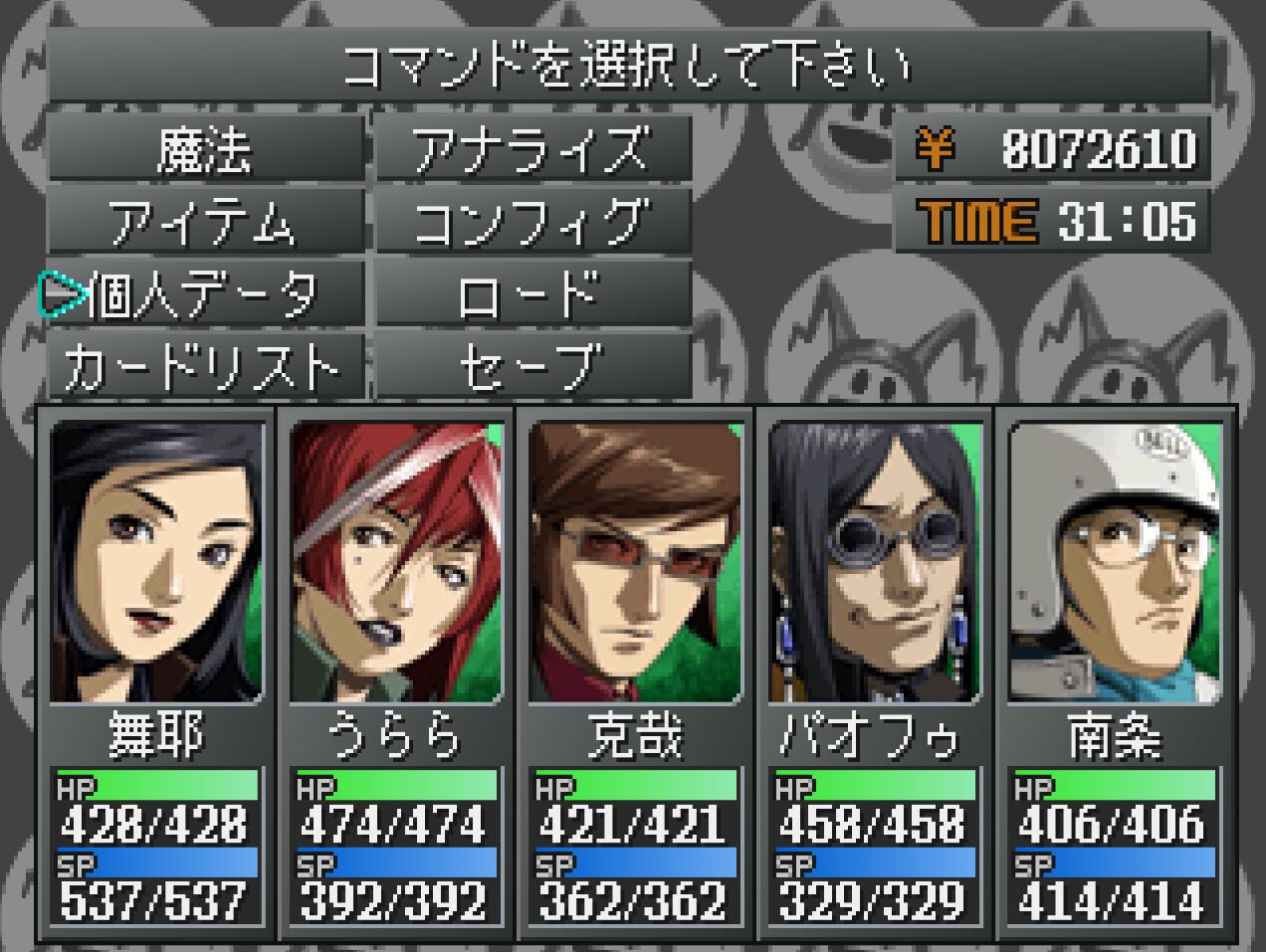Click 南条's helmeted portrait
The image size is (1266, 952).
pyautogui.click(x=1115, y=562)
